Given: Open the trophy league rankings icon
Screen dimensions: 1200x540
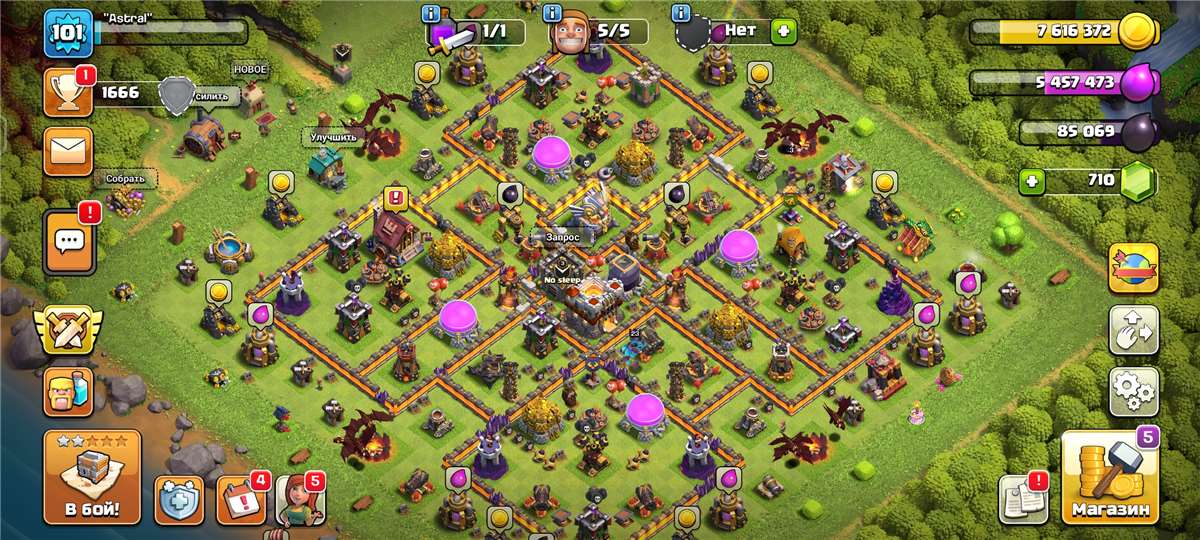Looking at the screenshot, I should click(x=68, y=93).
